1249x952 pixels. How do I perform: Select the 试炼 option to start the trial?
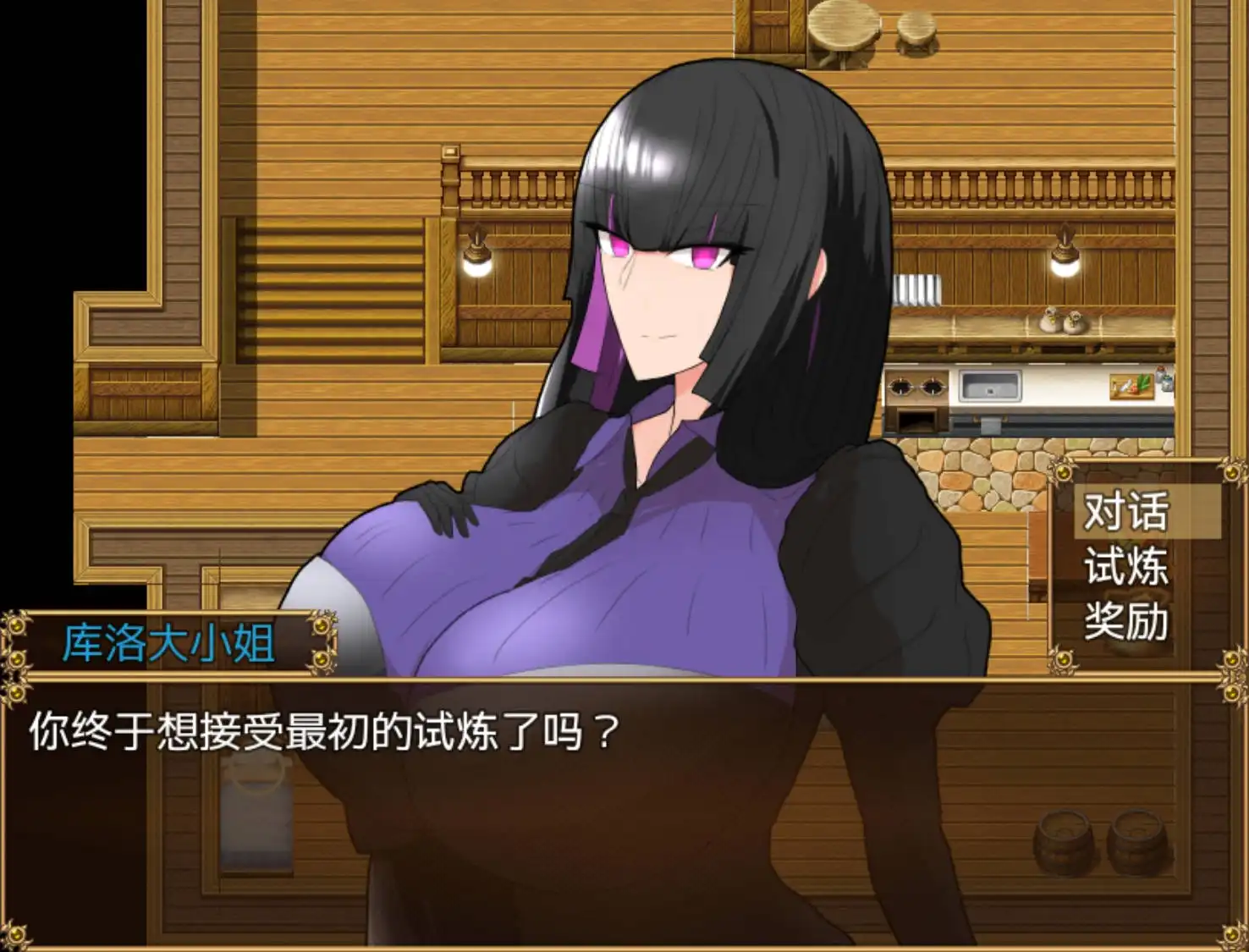pos(1126,570)
